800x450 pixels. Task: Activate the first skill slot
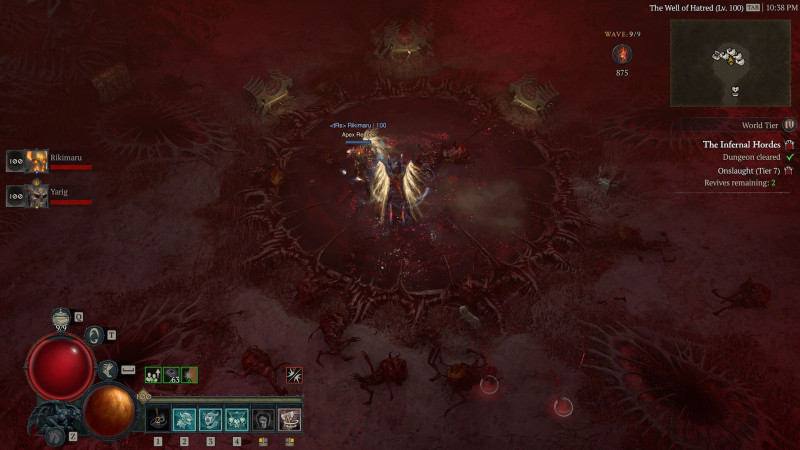tap(158, 419)
